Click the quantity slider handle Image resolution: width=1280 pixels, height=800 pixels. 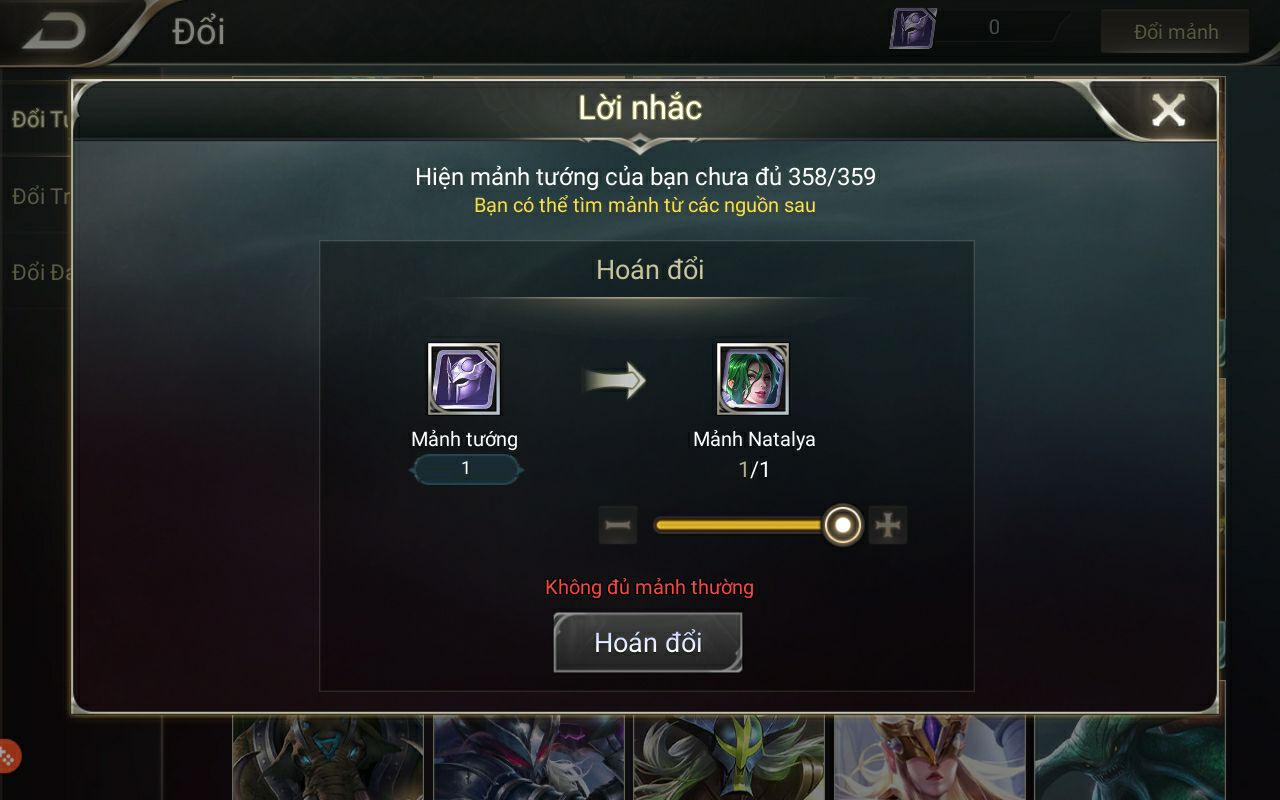[843, 525]
